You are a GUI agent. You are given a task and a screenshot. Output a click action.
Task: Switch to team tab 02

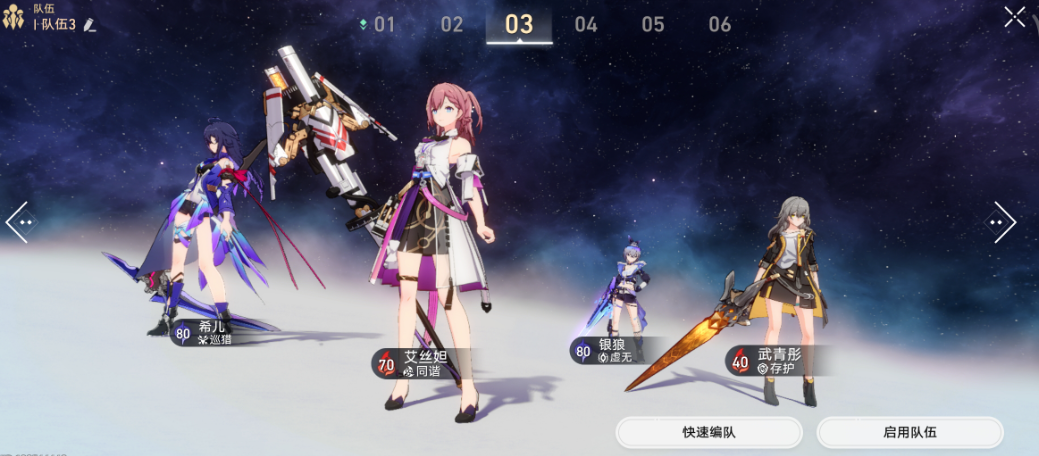point(452,25)
